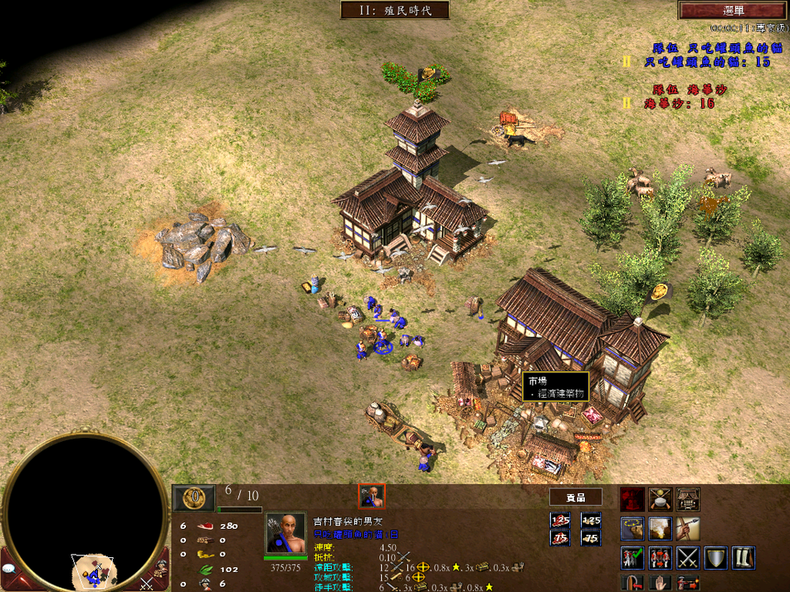Click the open hand stop command
The width and height of the screenshot is (790, 592).
pos(660,582)
